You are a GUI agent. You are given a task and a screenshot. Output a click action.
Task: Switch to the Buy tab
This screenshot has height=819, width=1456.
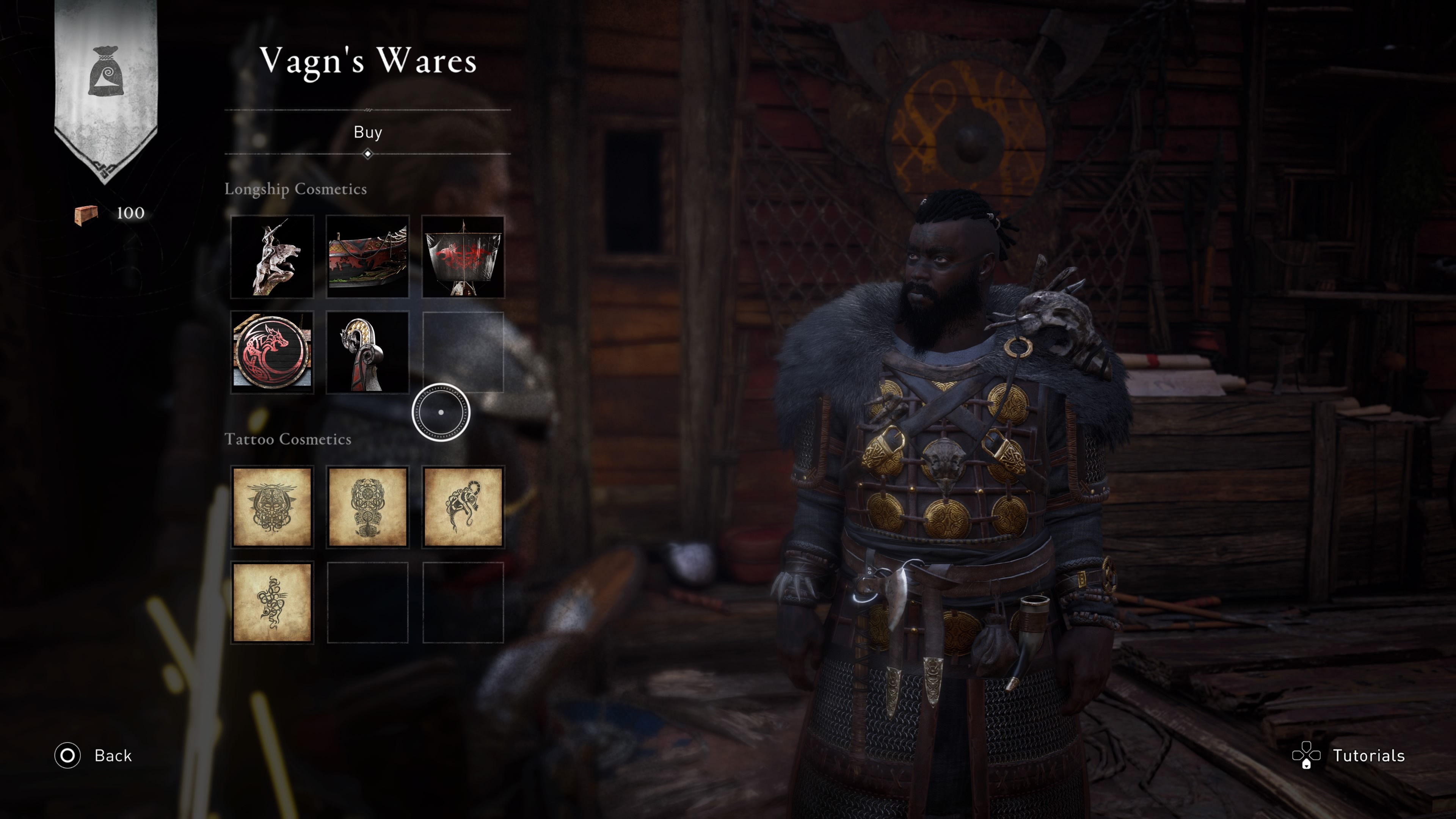pyautogui.click(x=367, y=132)
